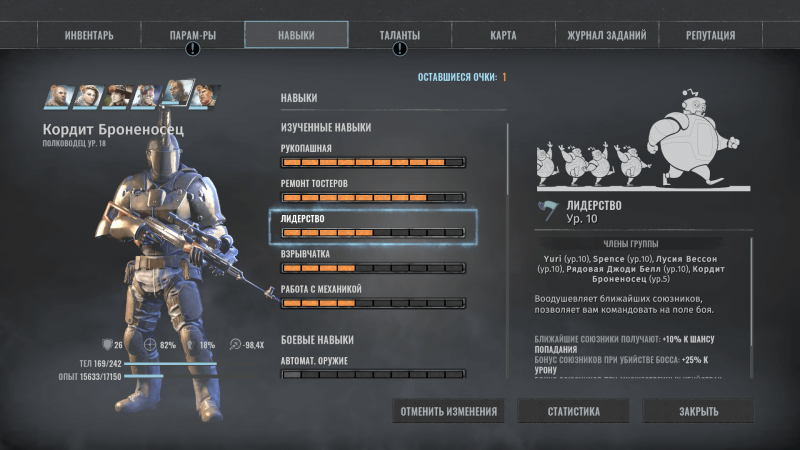Show the Карта tab
The width and height of the screenshot is (800, 450).
(503, 35)
